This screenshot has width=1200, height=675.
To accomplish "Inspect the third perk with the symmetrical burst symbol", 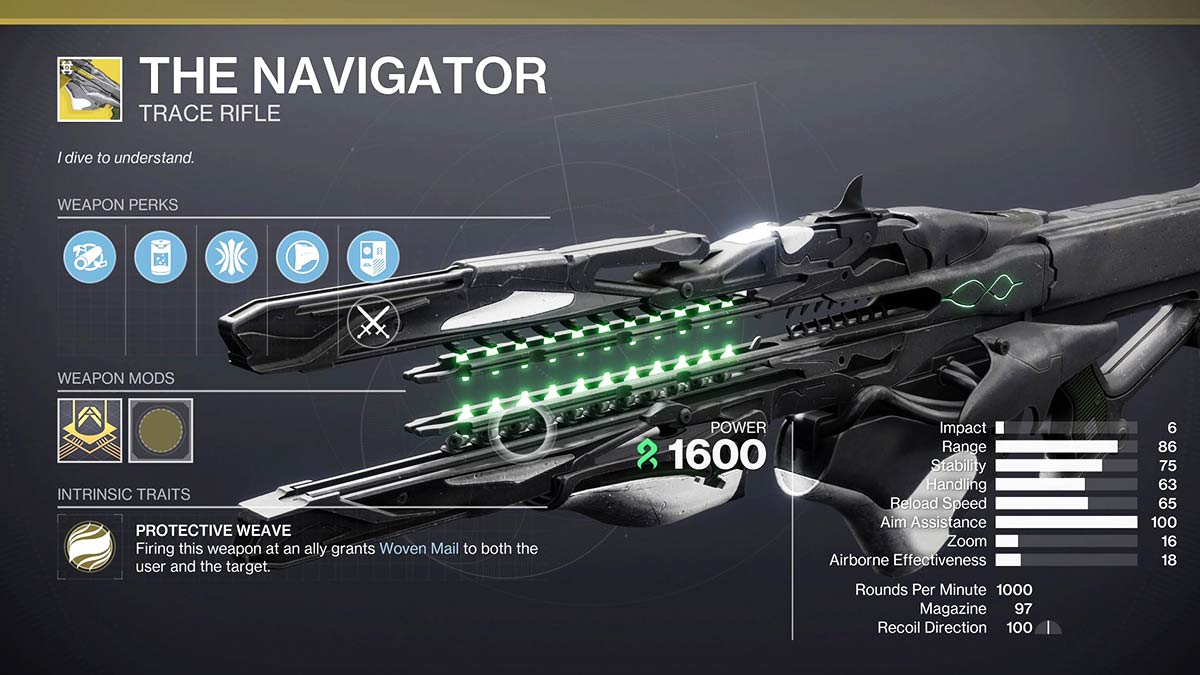I will pos(231,257).
